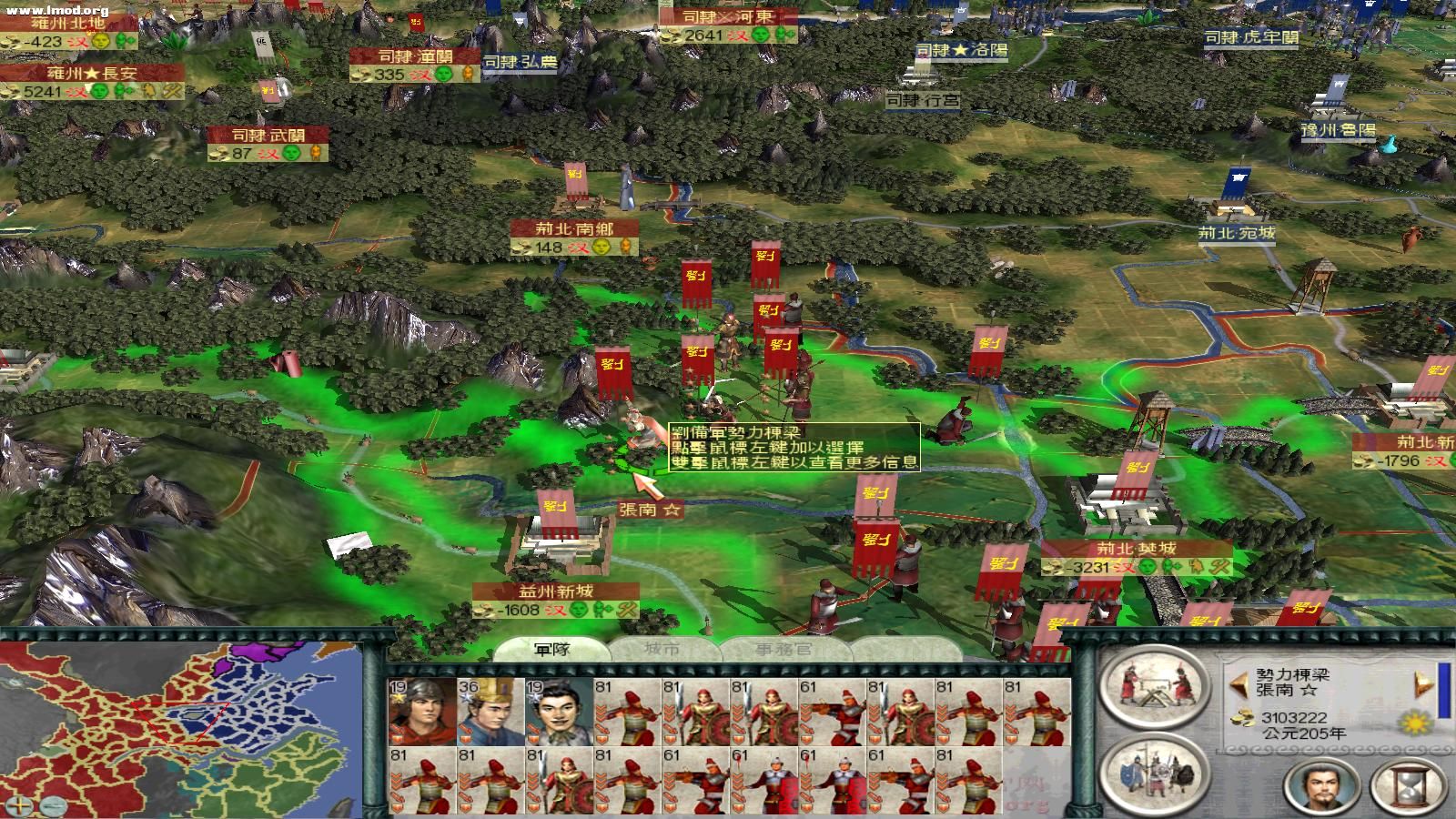The image size is (1456, 819).
Task: Zoom out using the minimap minus button
Action: tap(54, 806)
